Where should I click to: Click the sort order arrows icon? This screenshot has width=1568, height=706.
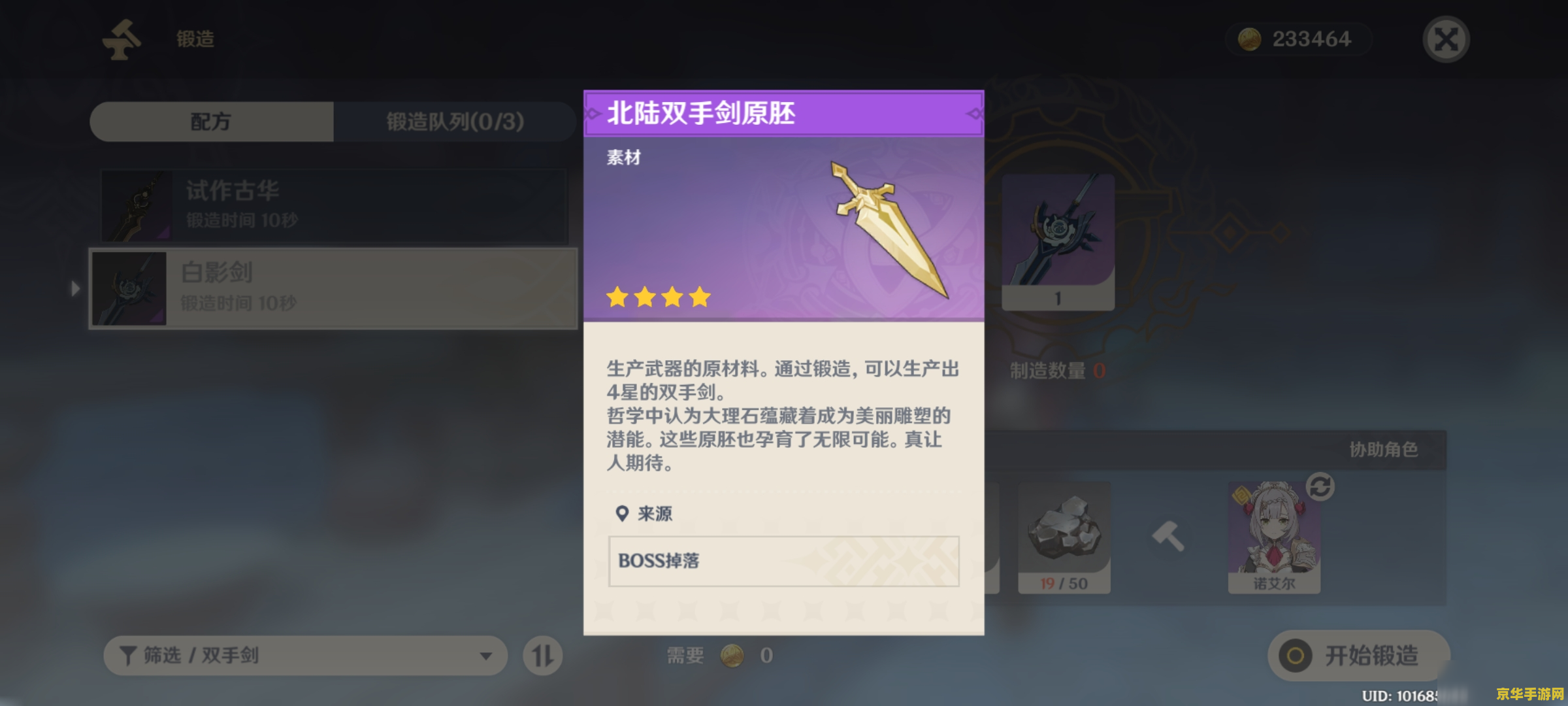tap(544, 656)
